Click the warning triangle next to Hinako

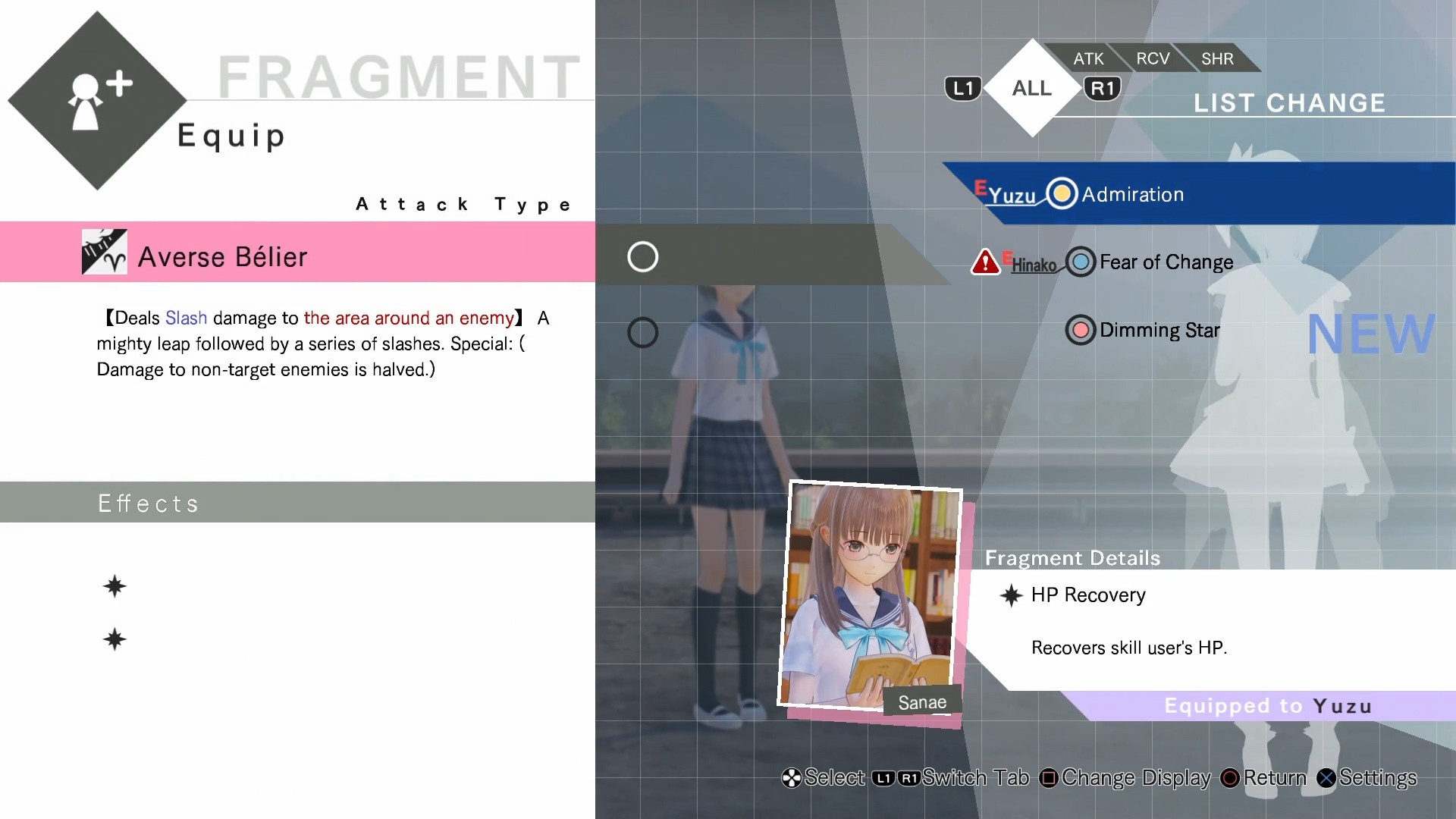tap(986, 261)
